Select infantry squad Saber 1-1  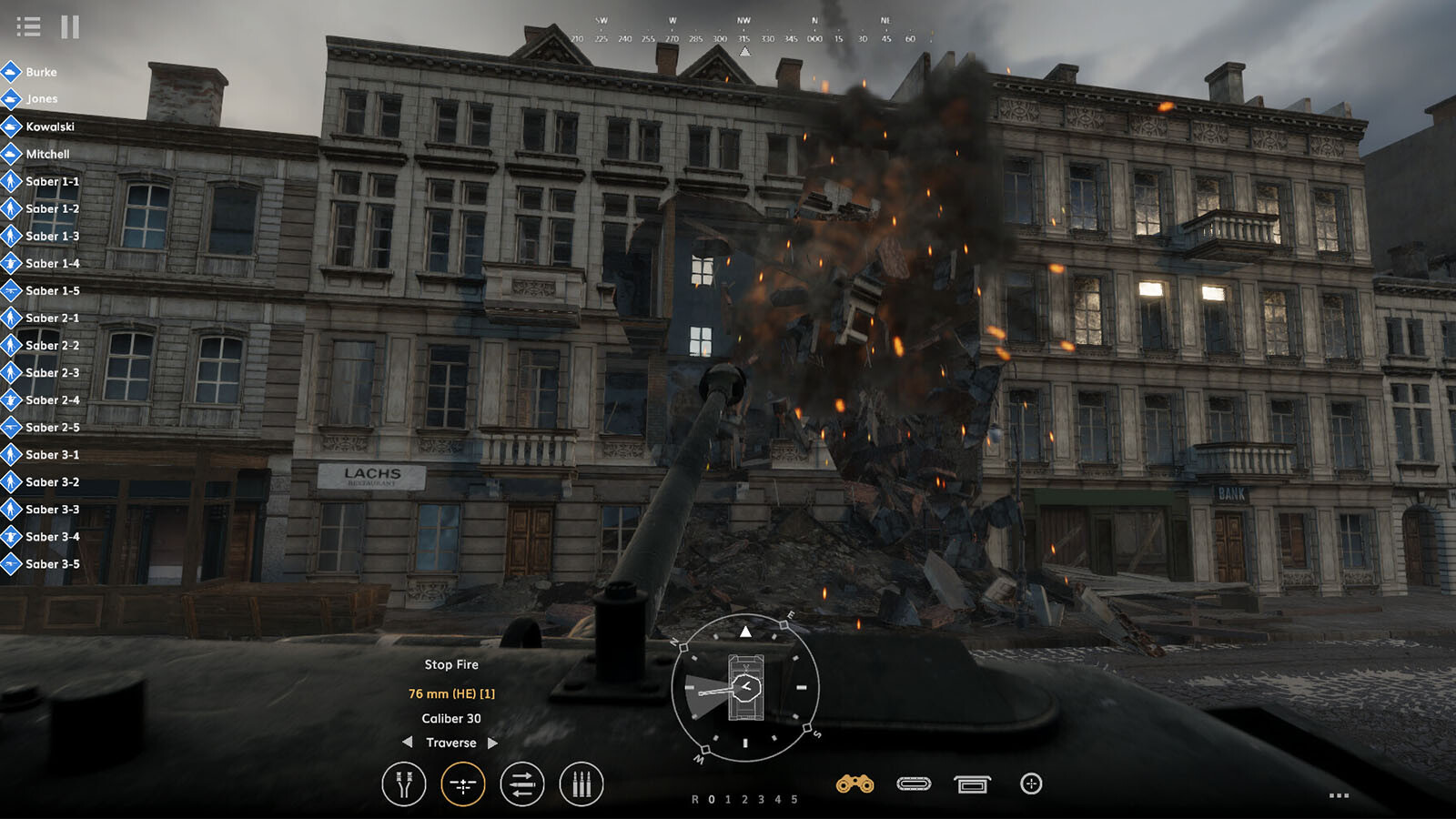(51, 181)
